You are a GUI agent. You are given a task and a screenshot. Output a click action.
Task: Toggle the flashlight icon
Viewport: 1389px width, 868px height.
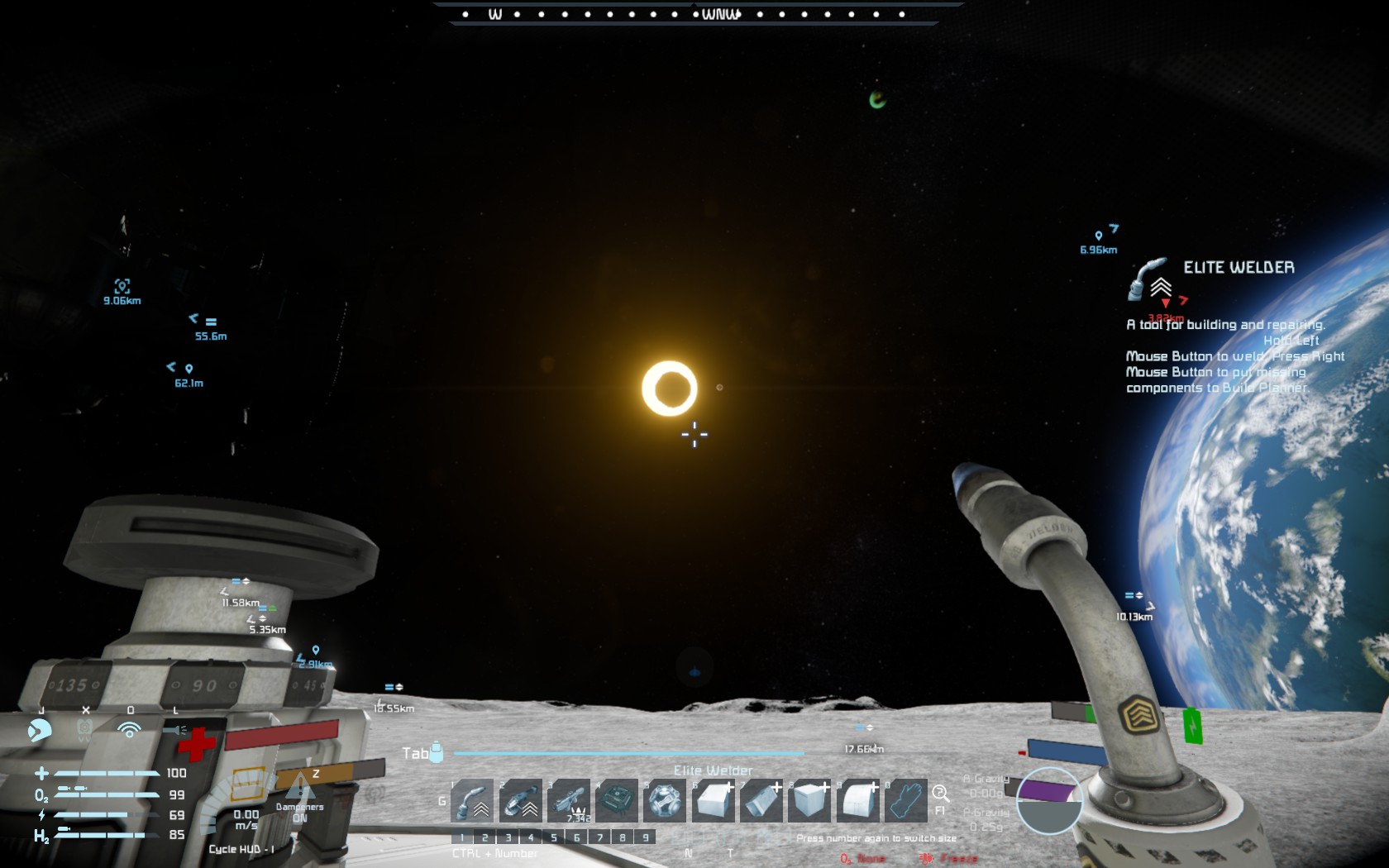(174, 730)
